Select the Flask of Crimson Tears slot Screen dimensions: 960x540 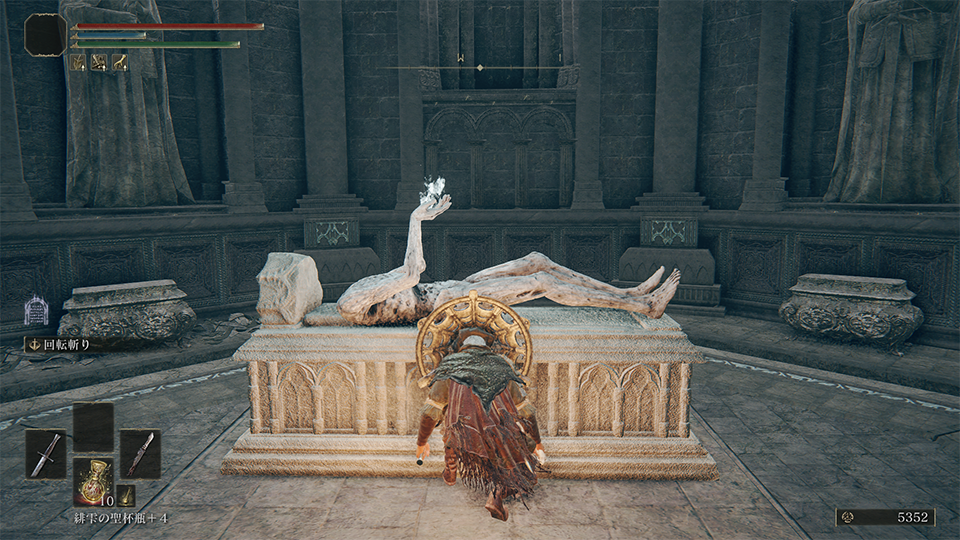click(x=93, y=480)
